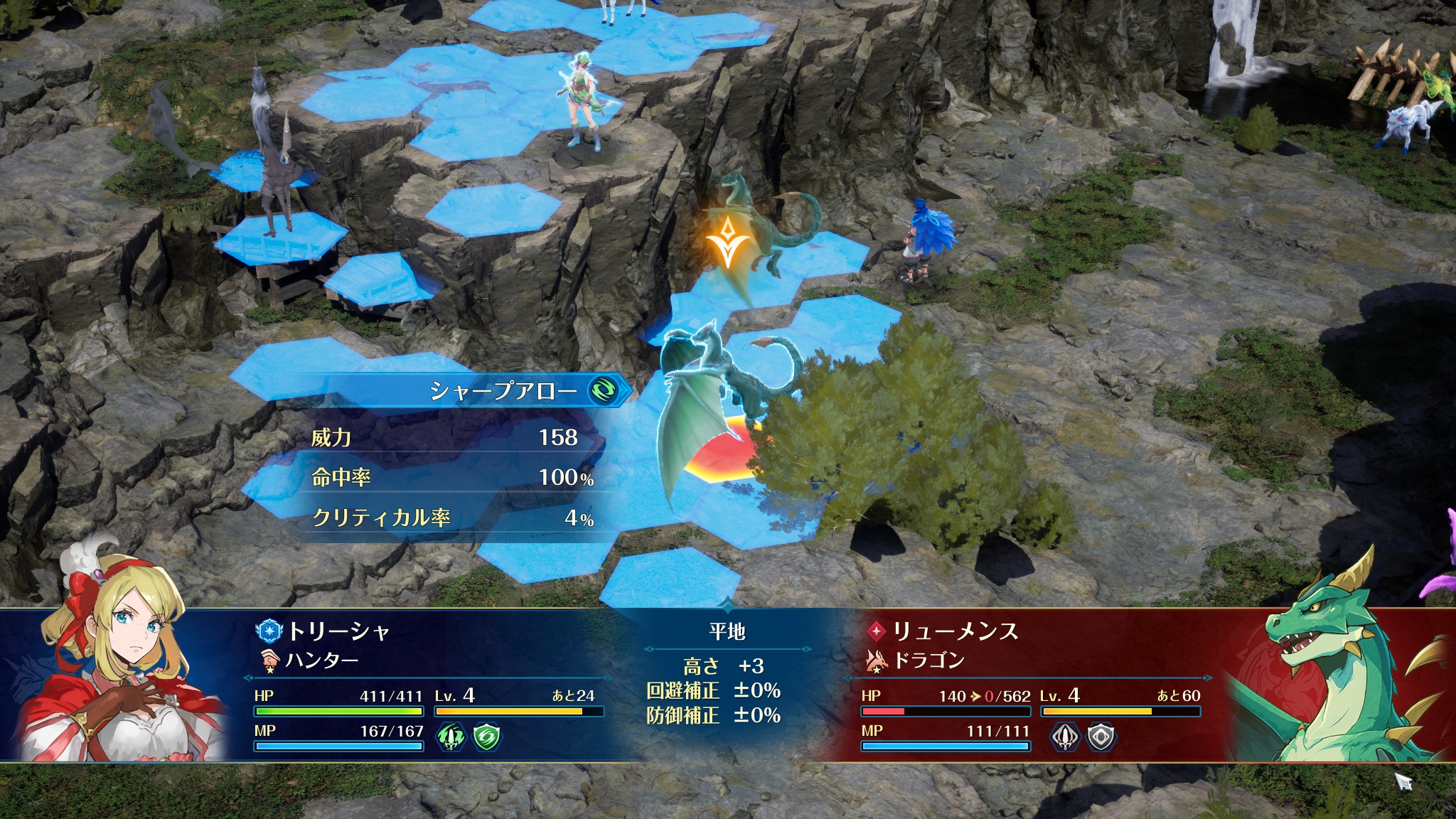Click the Hunter class icon
Screen dimensions: 1456x819
click(269, 661)
